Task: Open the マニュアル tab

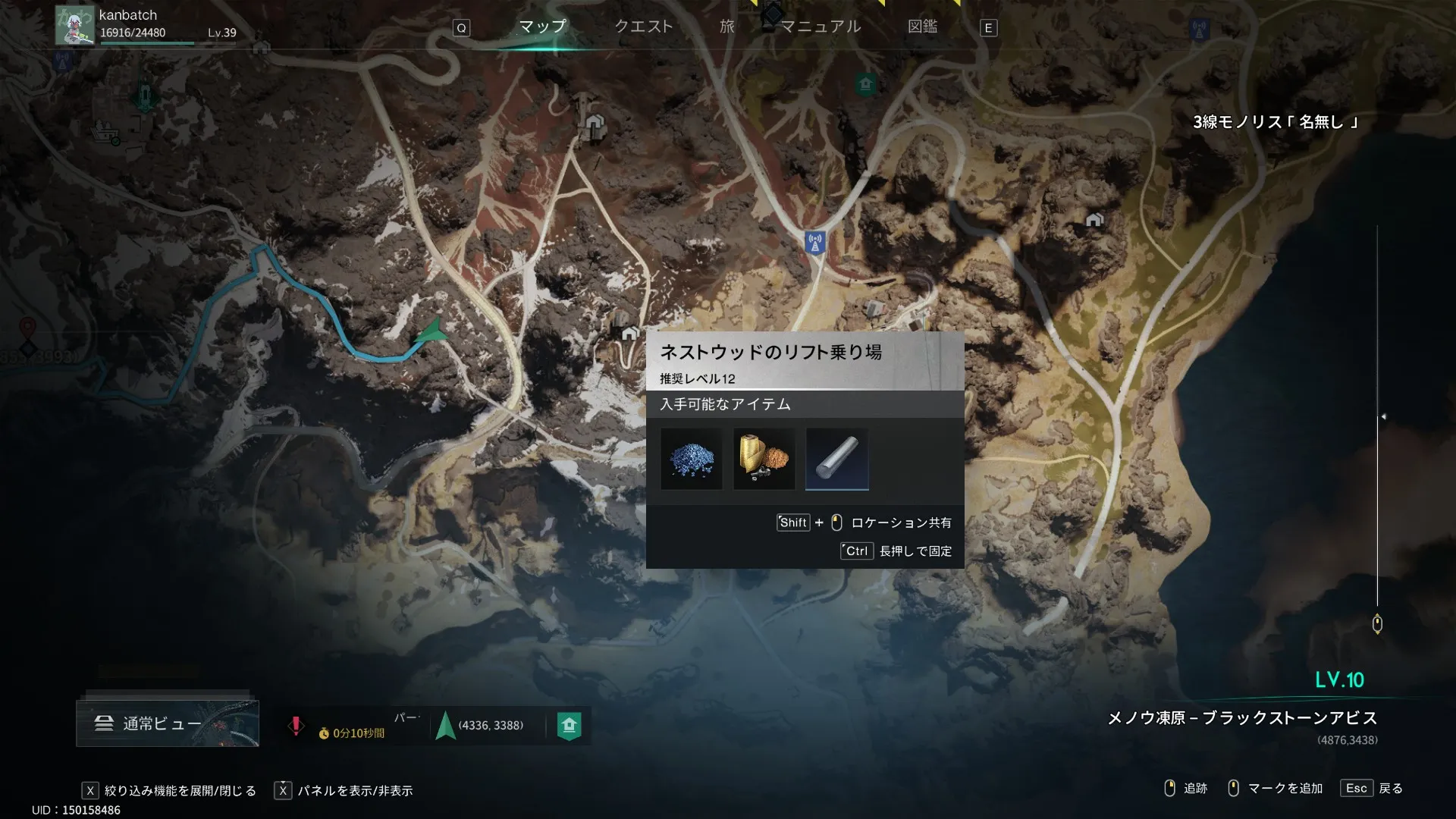Action: point(821,27)
